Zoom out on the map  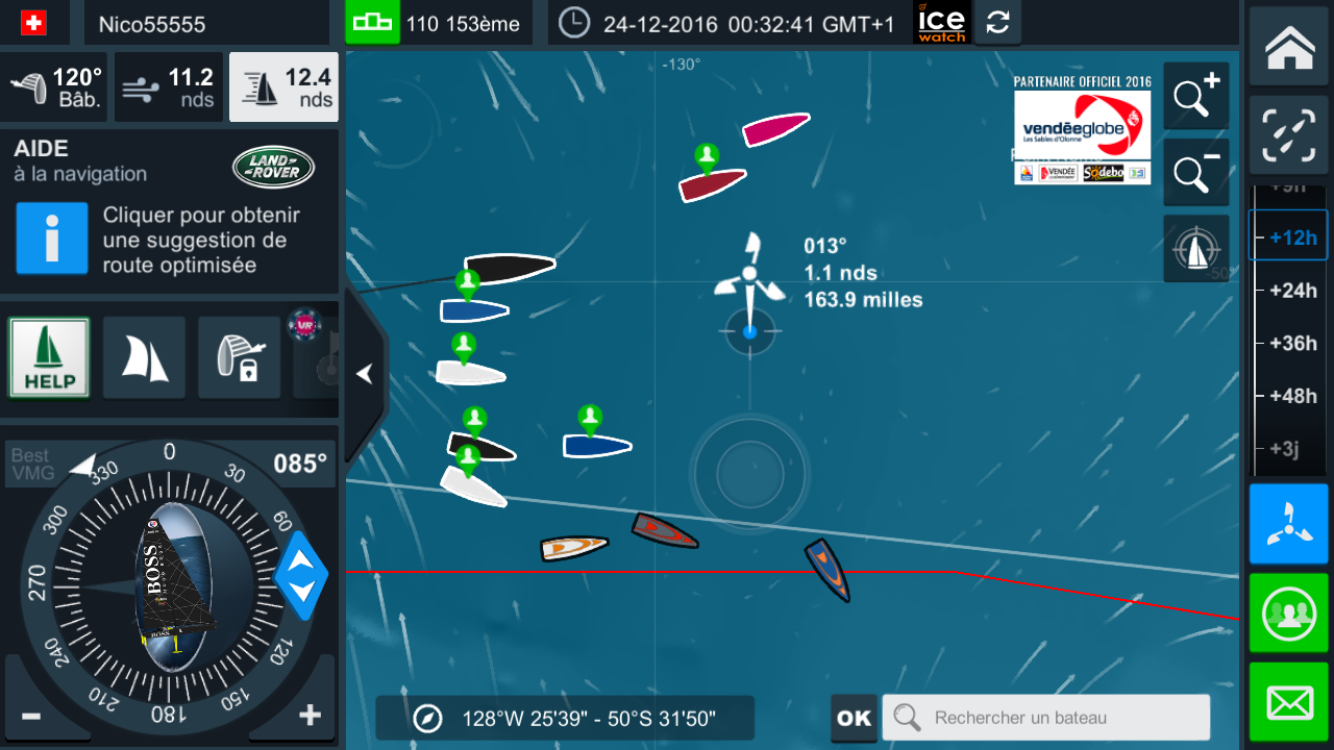pyautogui.click(x=1196, y=173)
